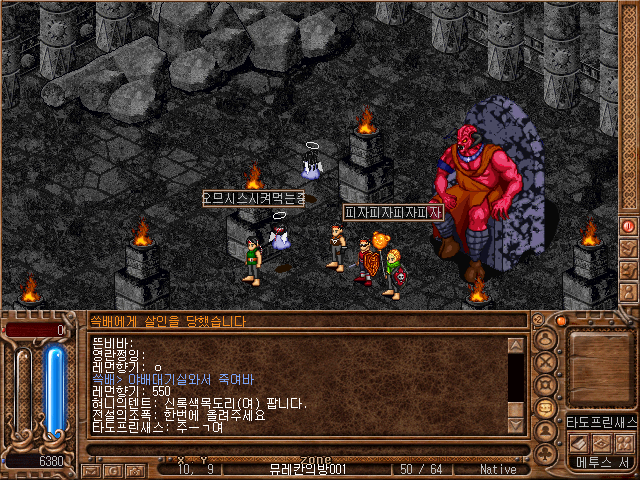
Task: Click the highlighted yellow chat round button
Action: (547, 408)
